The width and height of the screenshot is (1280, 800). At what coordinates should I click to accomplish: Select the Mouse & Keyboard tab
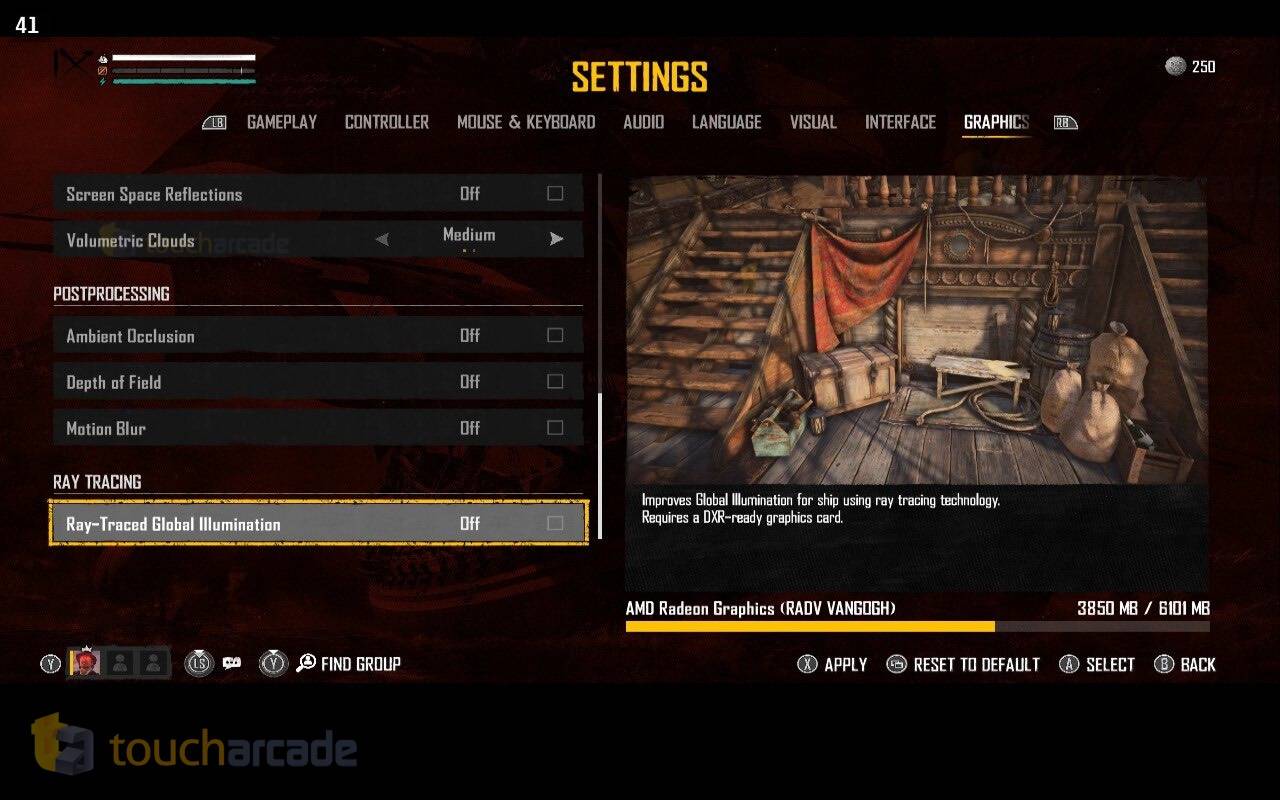point(526,122)
